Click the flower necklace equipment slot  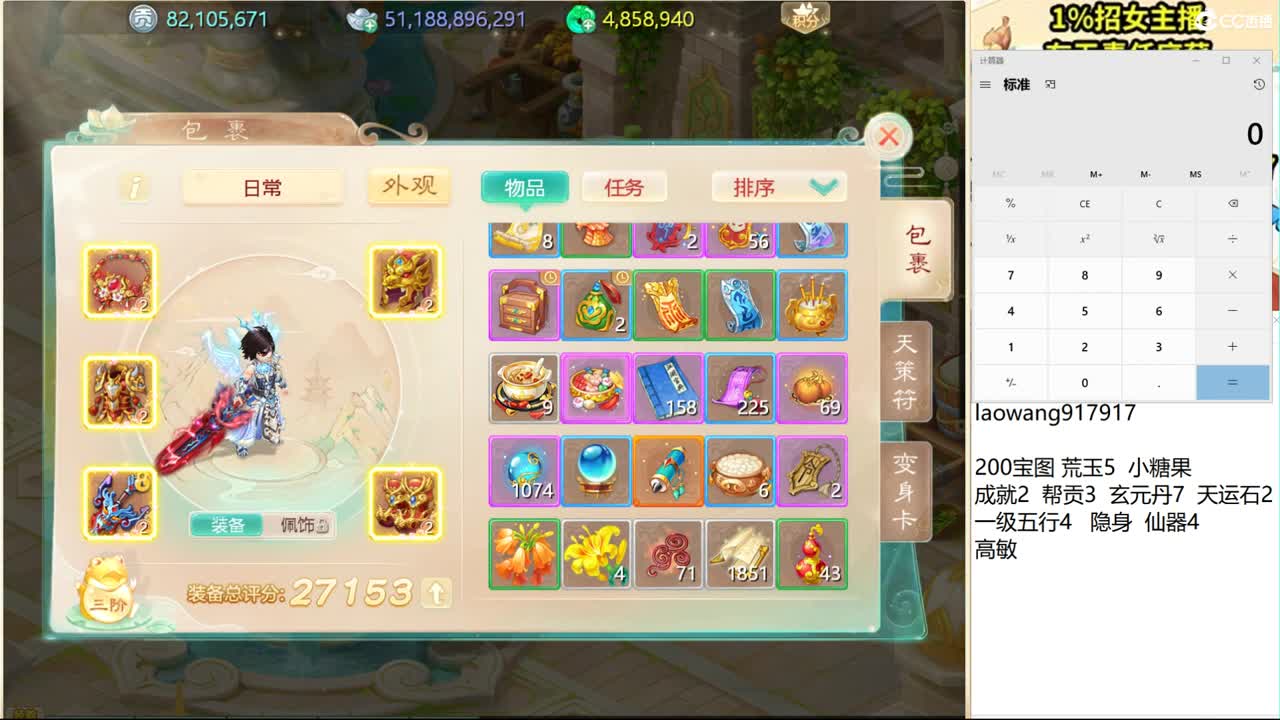click(119, 283)
